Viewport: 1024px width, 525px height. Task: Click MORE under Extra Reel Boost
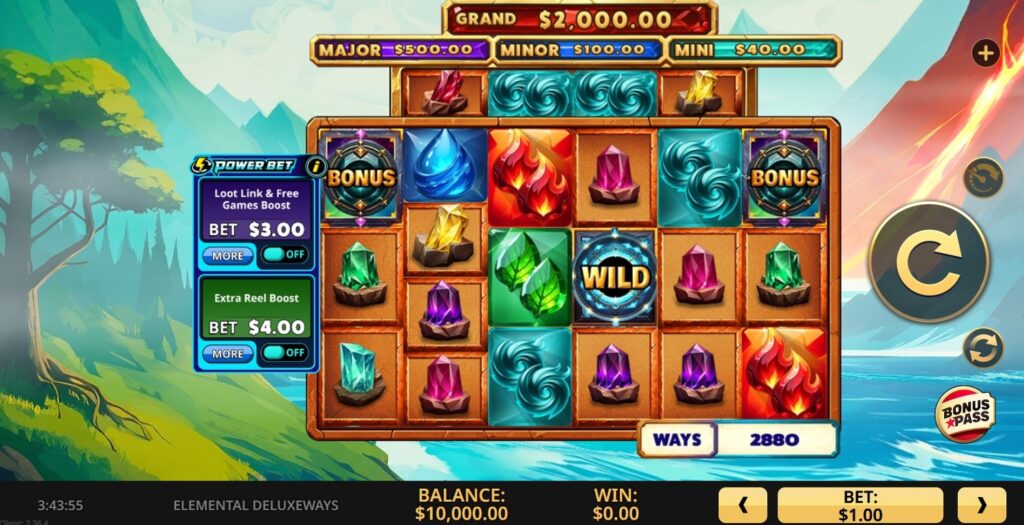(x=228, y=353)
